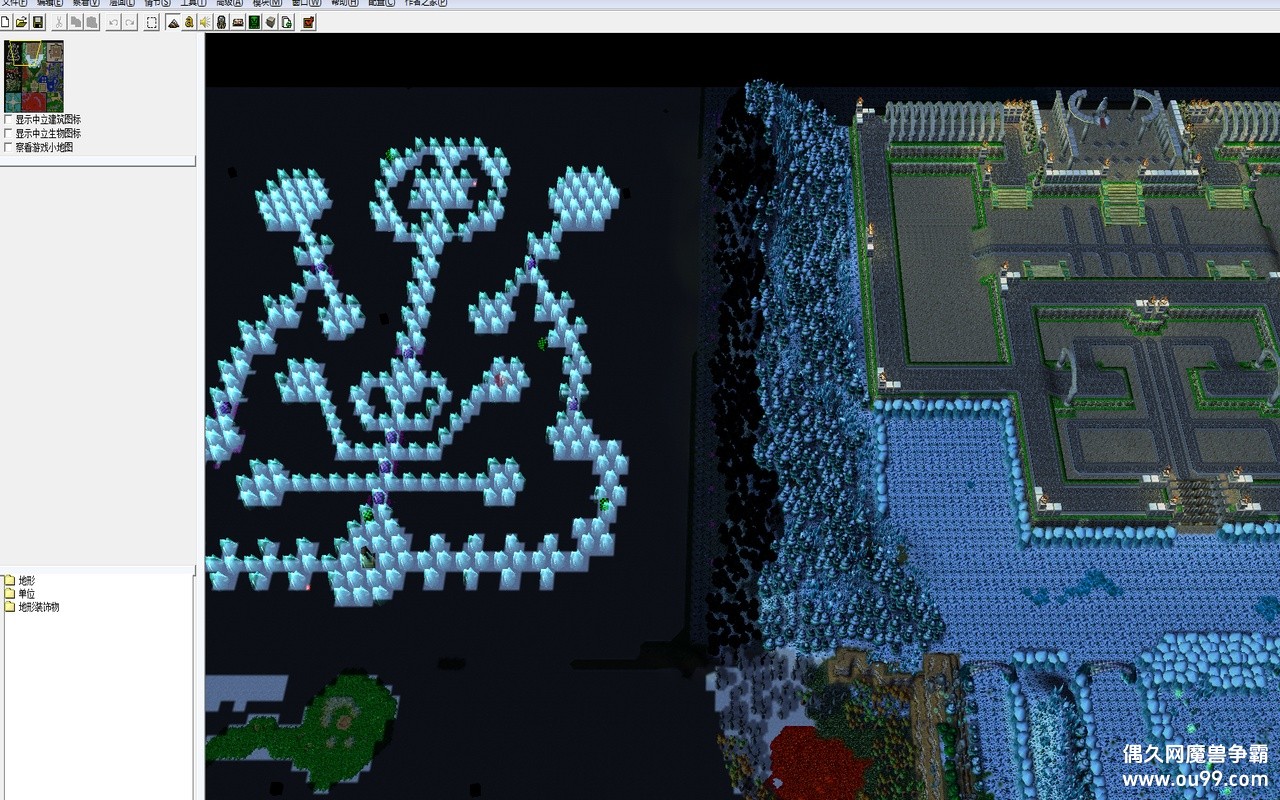Viewport: 1280px width, 800px height.
Task: Open the Sound Editor speaker icon
Action: coord(205,21)
